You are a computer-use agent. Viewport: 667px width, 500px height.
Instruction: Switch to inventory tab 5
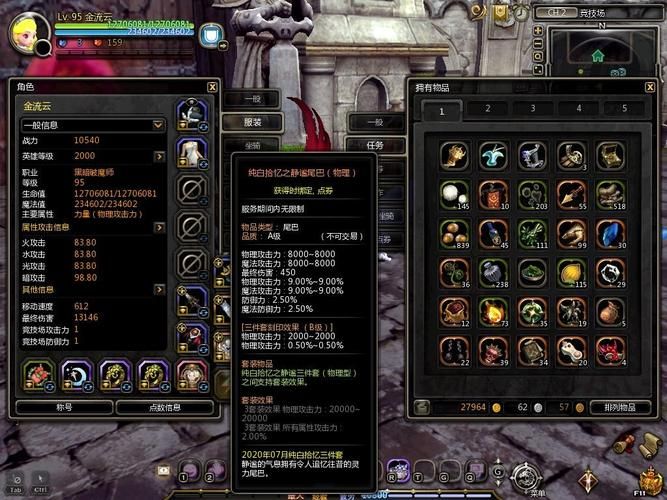(x=625, y=109)
